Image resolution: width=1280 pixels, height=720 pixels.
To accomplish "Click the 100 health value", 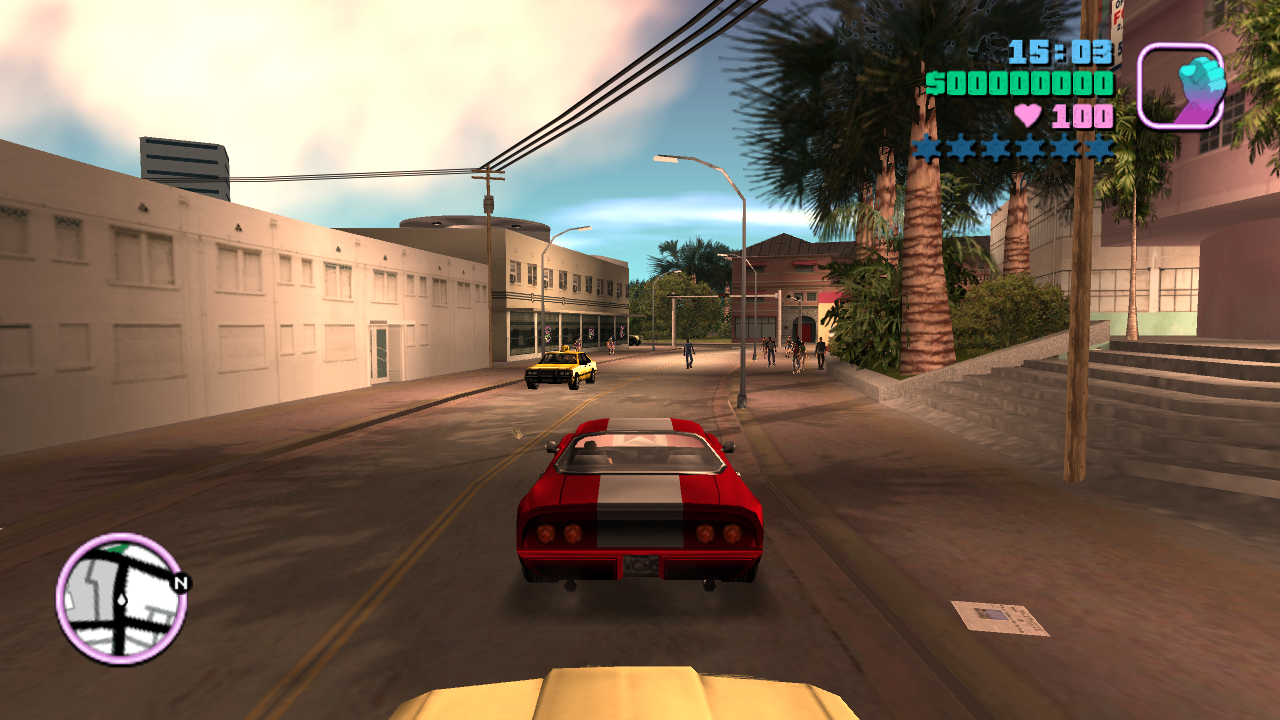I will [x=1082, y=116].
